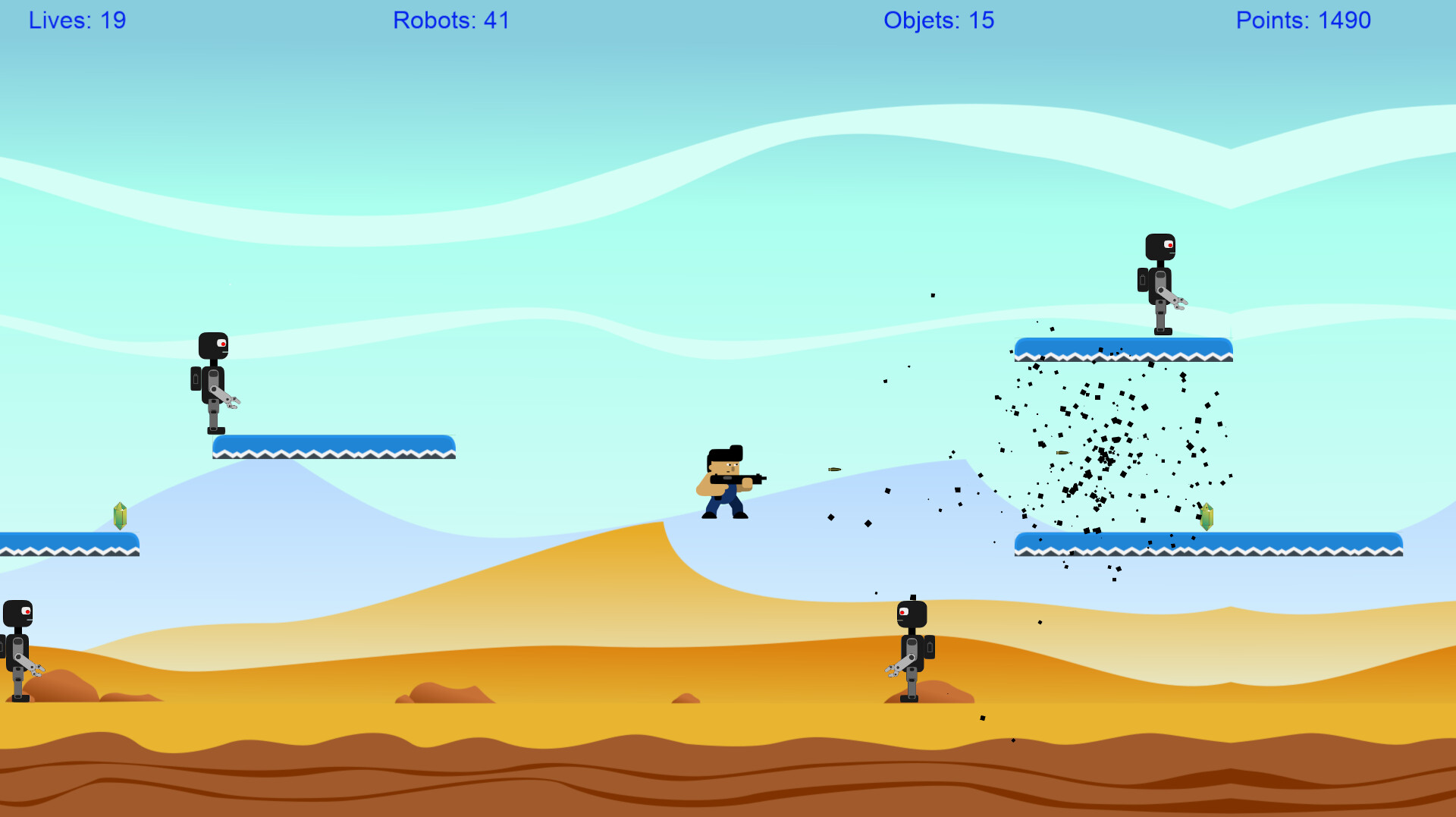Click the blue platform below the left robot

point(334,448)
